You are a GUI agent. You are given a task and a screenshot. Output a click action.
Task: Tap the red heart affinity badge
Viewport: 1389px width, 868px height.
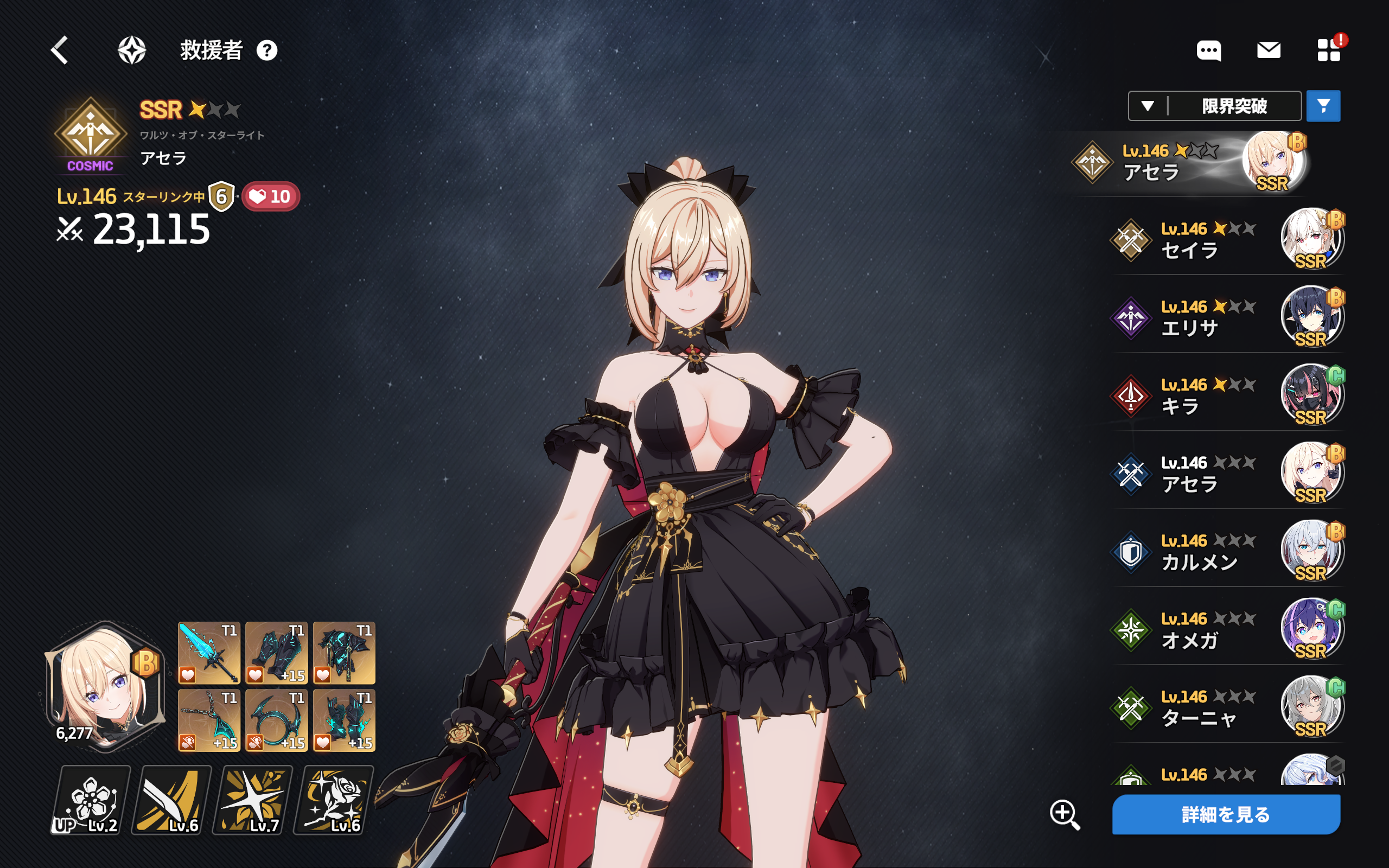[x=270, y=197]
